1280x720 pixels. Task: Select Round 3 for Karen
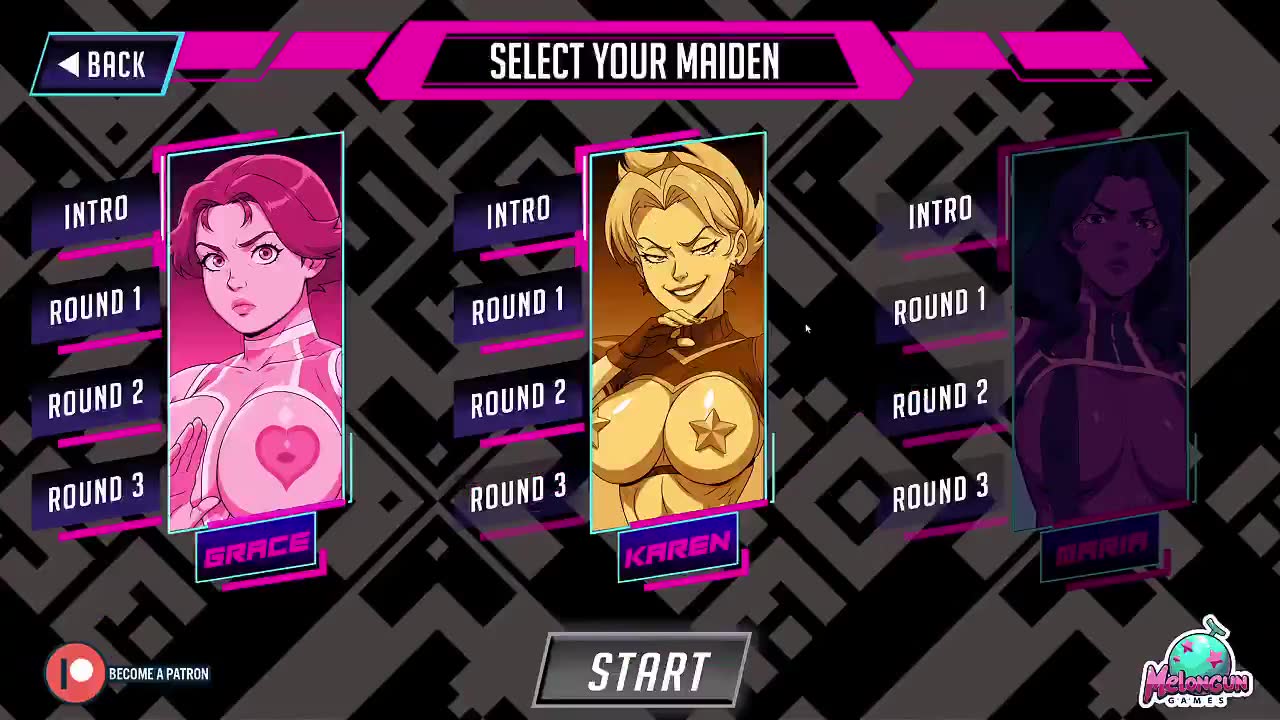(x=518, y=492)
